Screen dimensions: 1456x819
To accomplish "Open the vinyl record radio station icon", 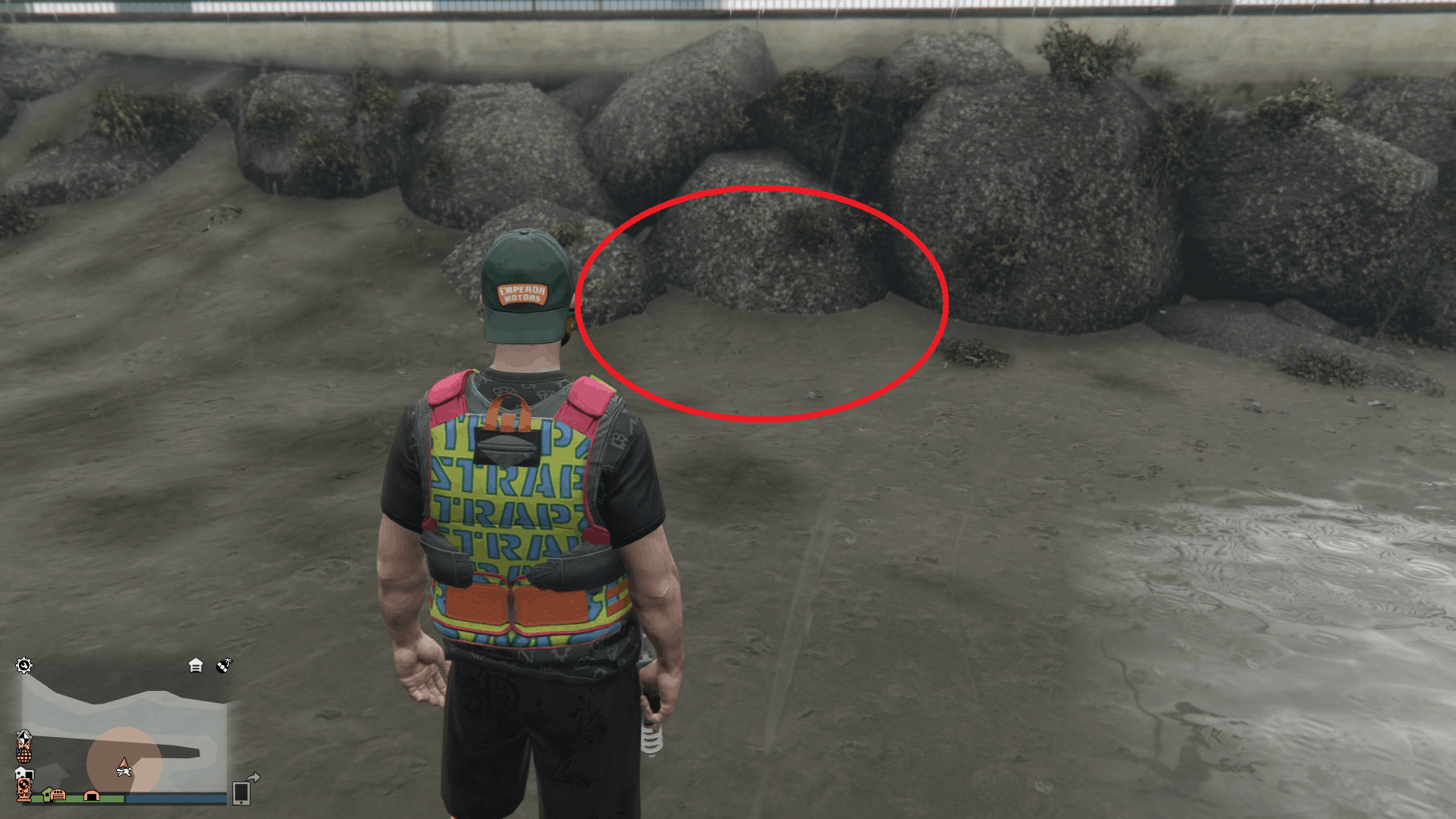I will 224,665.
